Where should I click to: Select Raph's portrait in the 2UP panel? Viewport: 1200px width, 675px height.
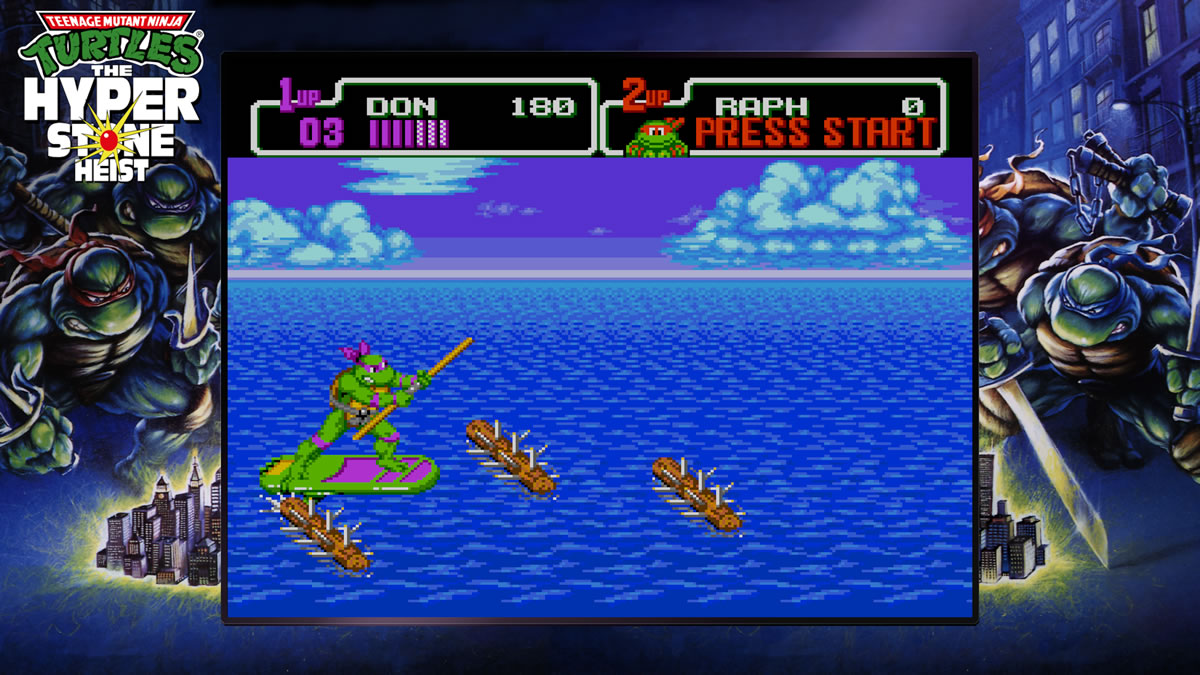656,137
